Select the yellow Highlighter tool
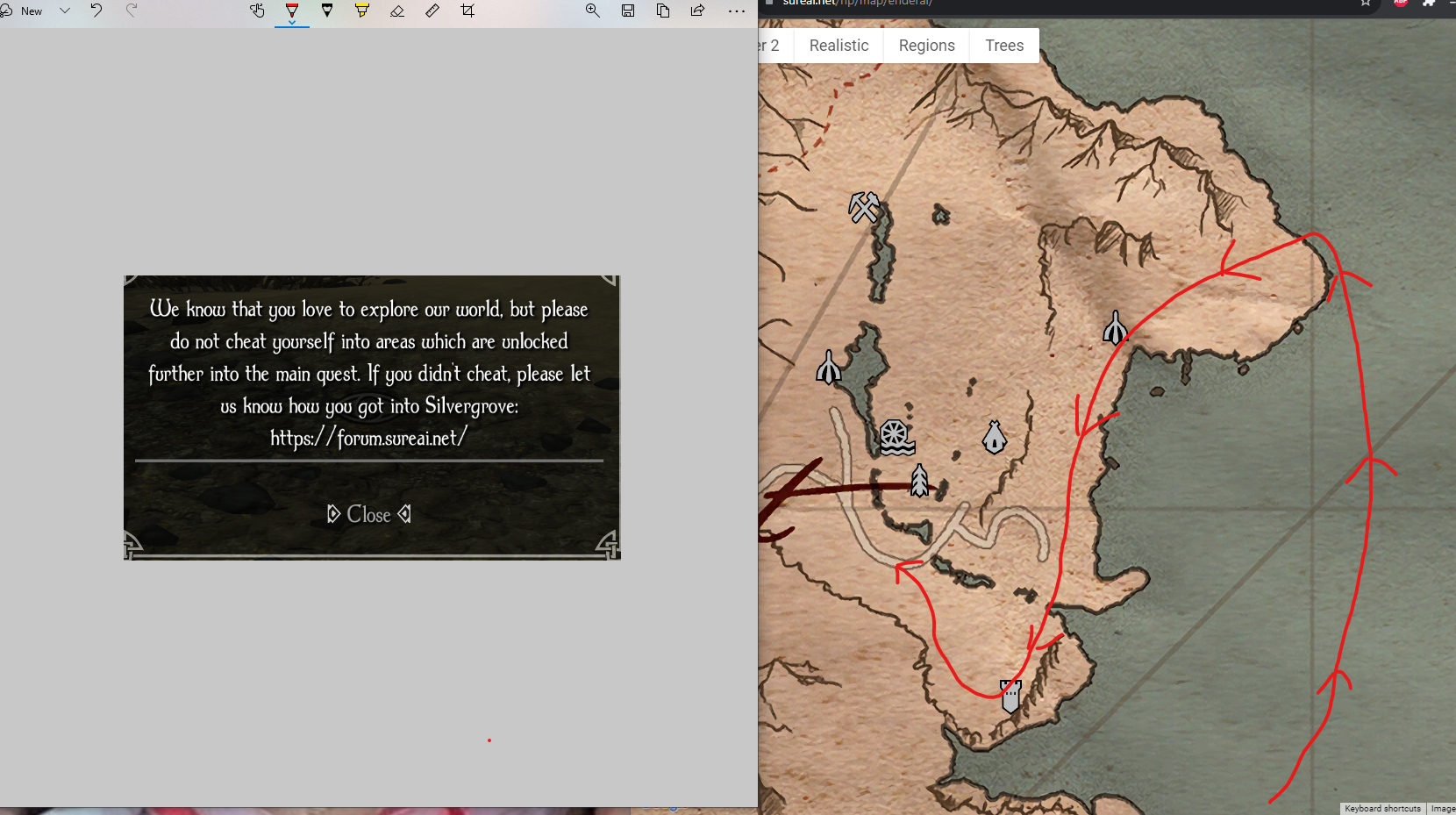The height and width of the screenshot is (815, 1456). click(362, 11)
